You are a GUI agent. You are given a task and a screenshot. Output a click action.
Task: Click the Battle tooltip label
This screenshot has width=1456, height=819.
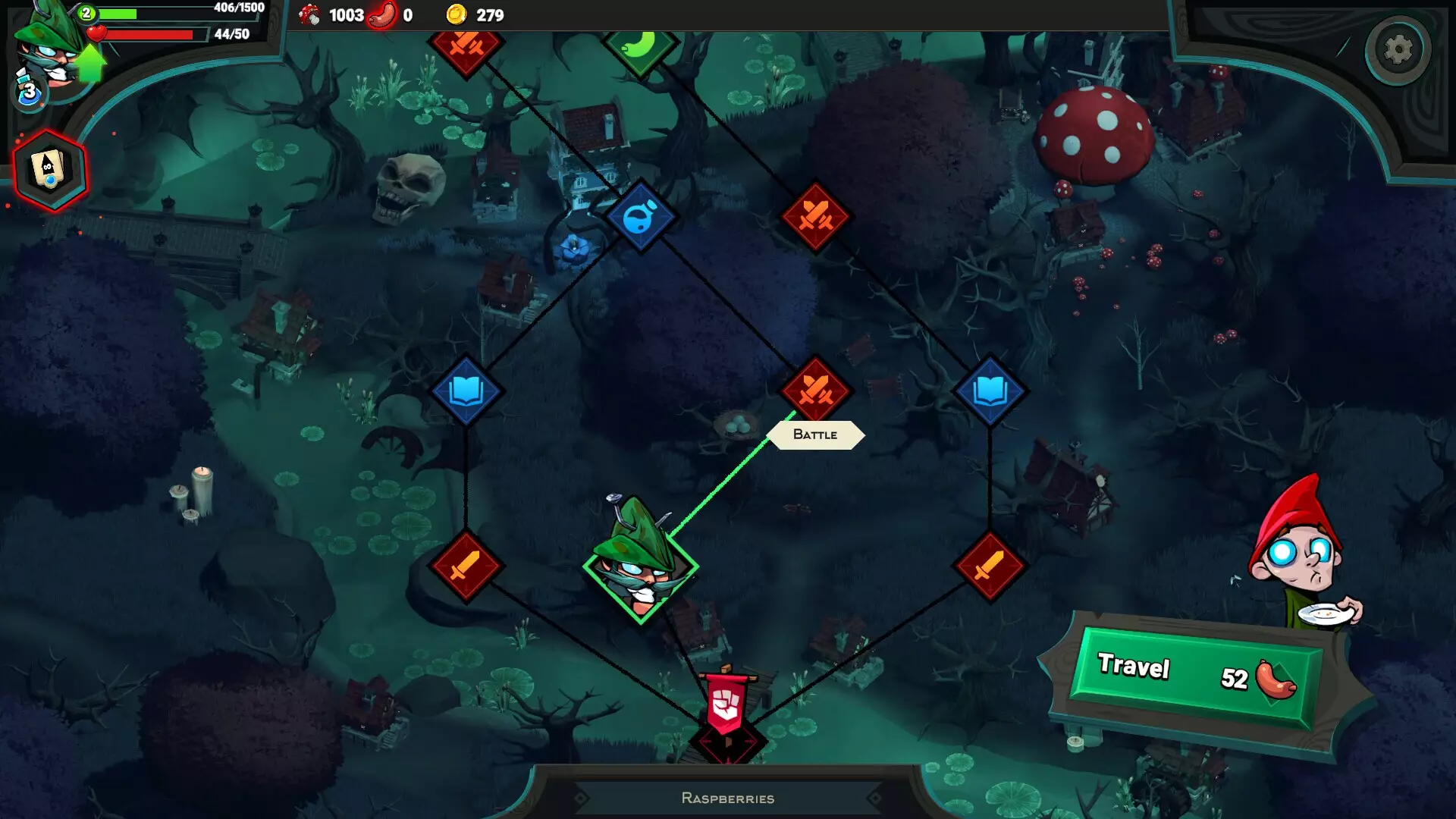(814, 435)
